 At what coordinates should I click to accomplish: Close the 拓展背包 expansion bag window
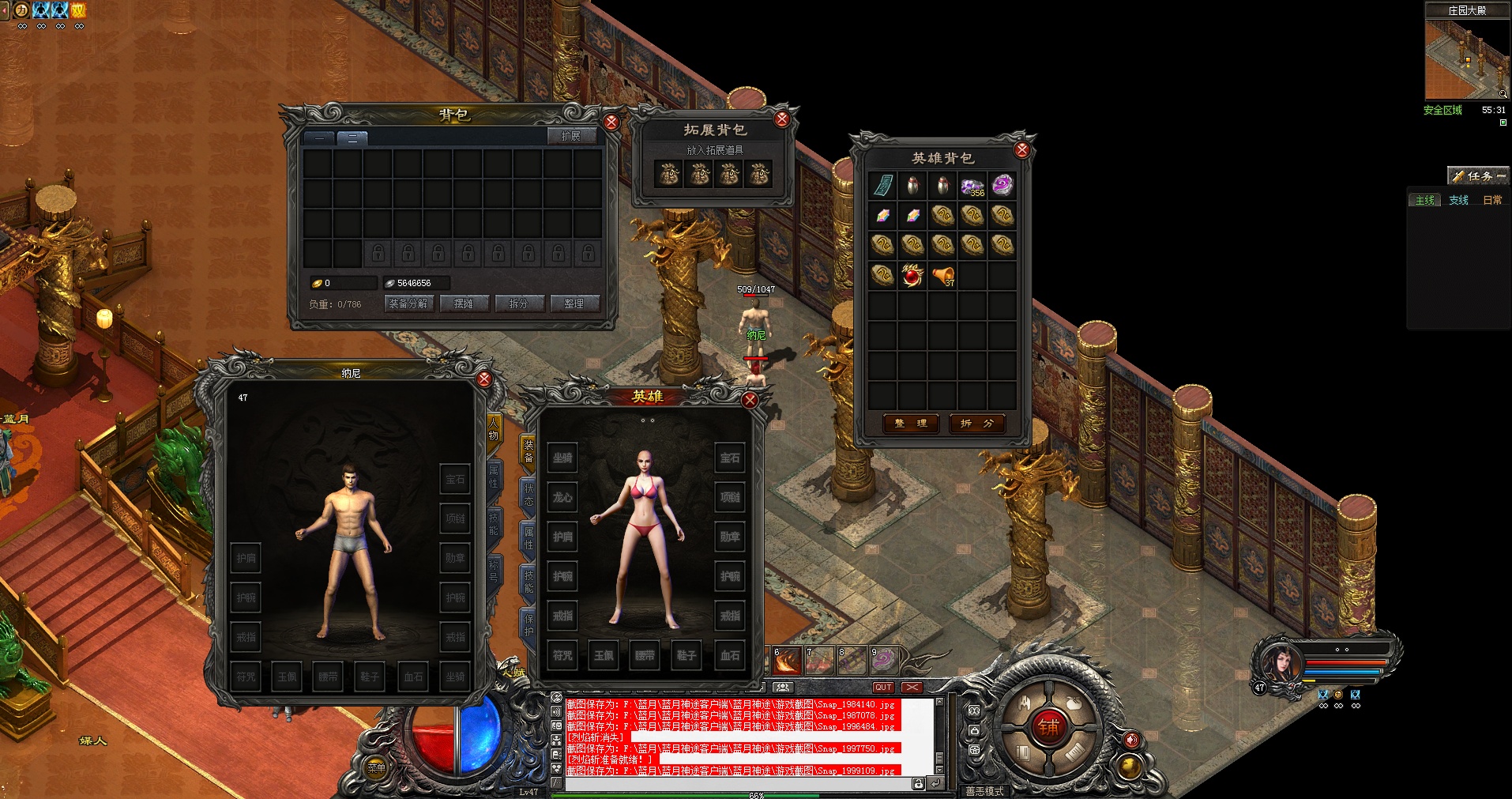(781, 119)
